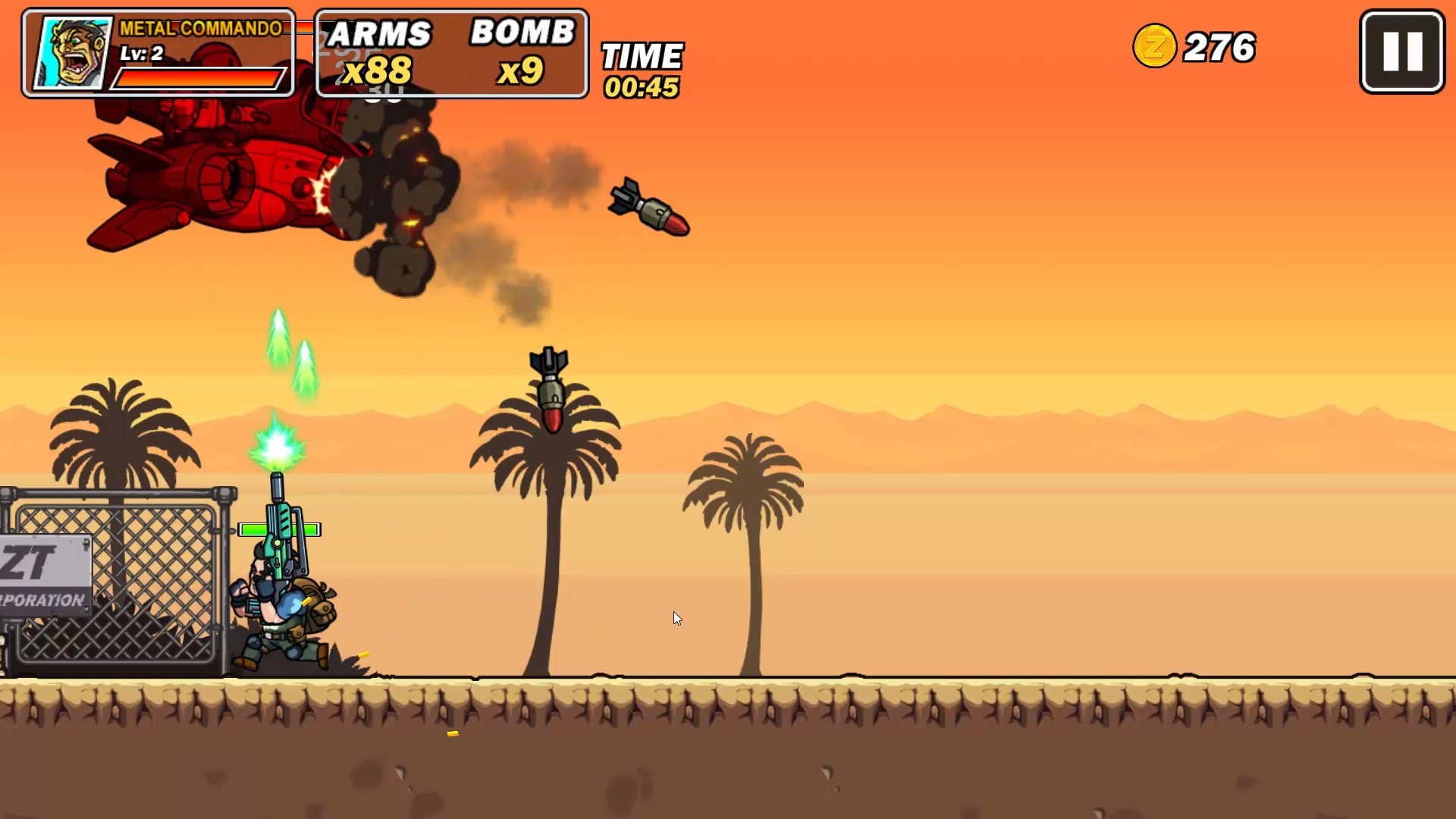Select the soldier character carrying the backpack
Viewport: 1456px width, 819px height.
(x=284, y=607)
